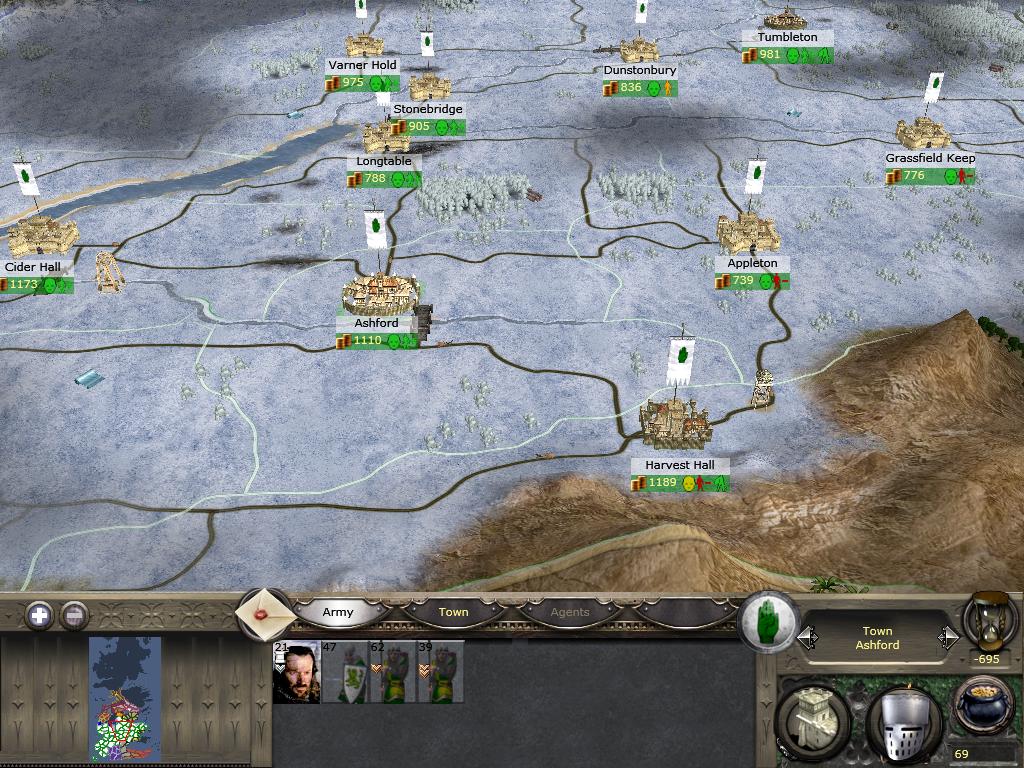Image resolution: width=1024 pixels, height=768 pixels.
Task: Open finances with the gold pot
Action: point(984,707)
